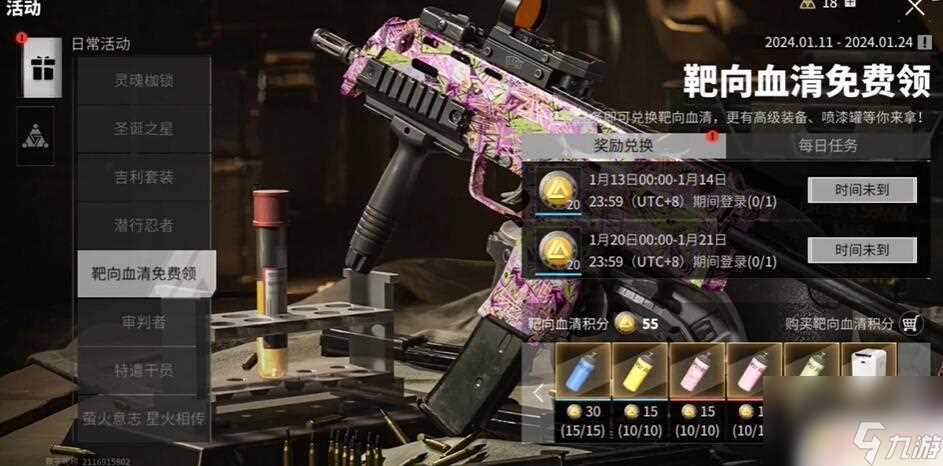Select the 靶向血清免费领 activity entry
This screenshot has width=943, height=466.
[x=144, y=273]
